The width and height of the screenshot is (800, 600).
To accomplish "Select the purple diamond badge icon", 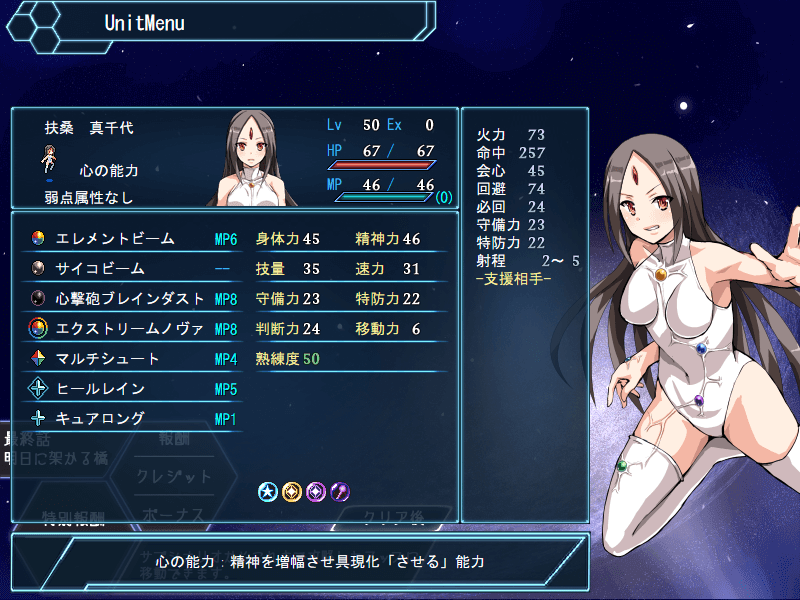I will click(x=317, y=491).
